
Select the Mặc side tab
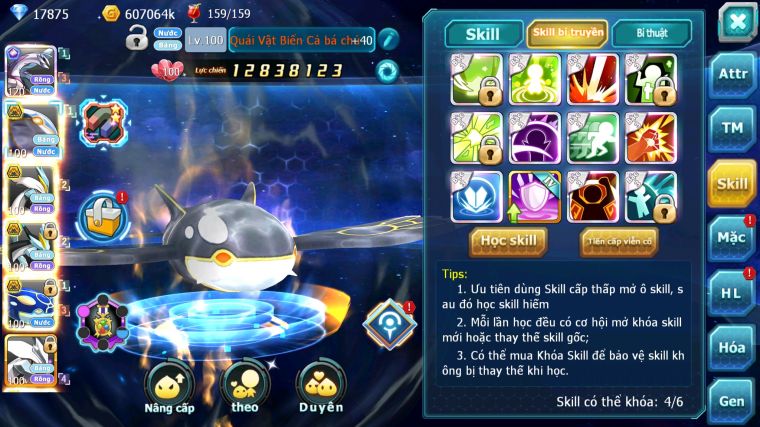tap(732, 238)
